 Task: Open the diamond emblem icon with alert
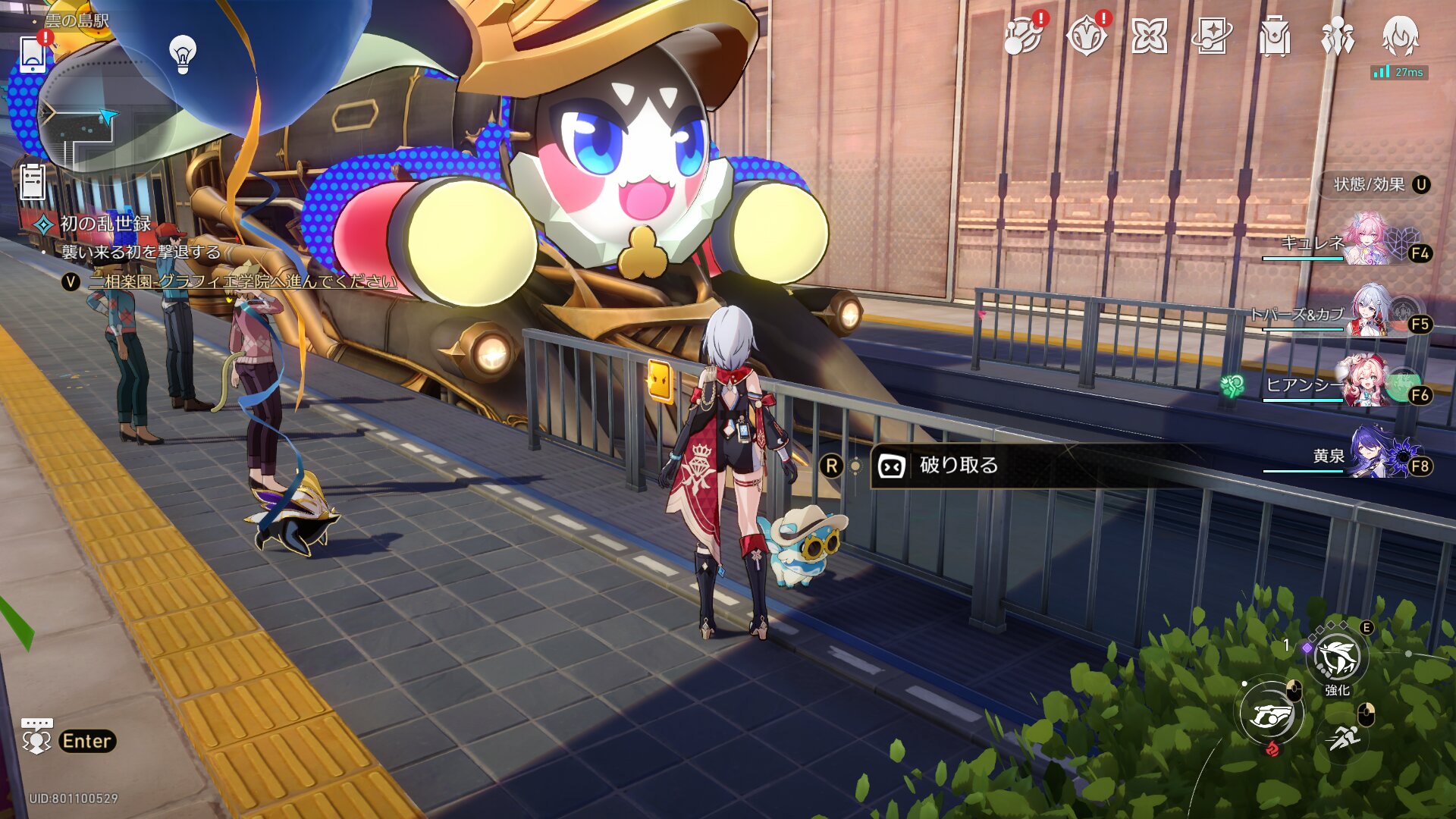coord(1086,36)
